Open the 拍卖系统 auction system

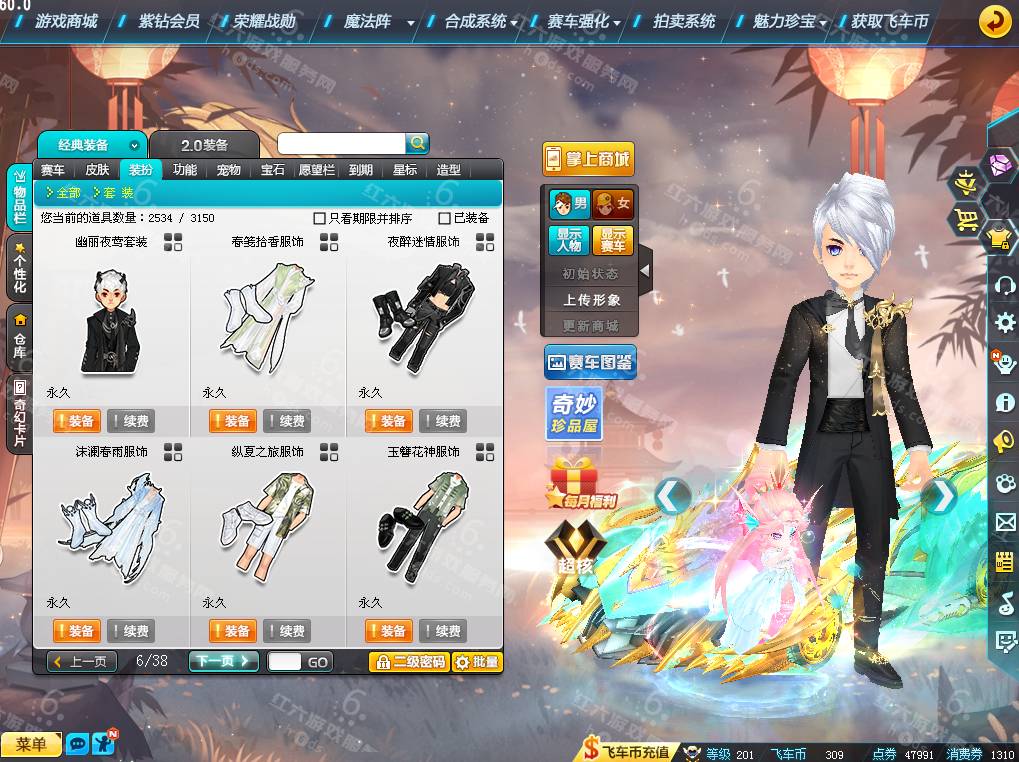[684, 21]
